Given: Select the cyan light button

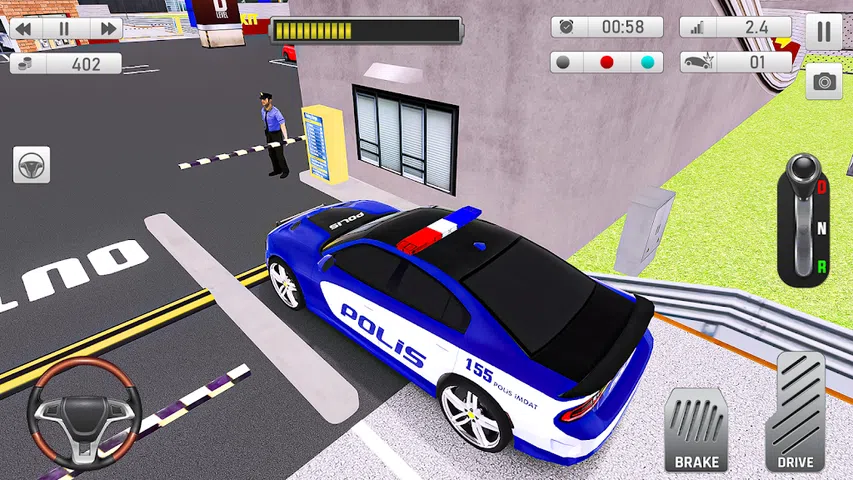Looking at the screenshot, I should tap(646, 62).
